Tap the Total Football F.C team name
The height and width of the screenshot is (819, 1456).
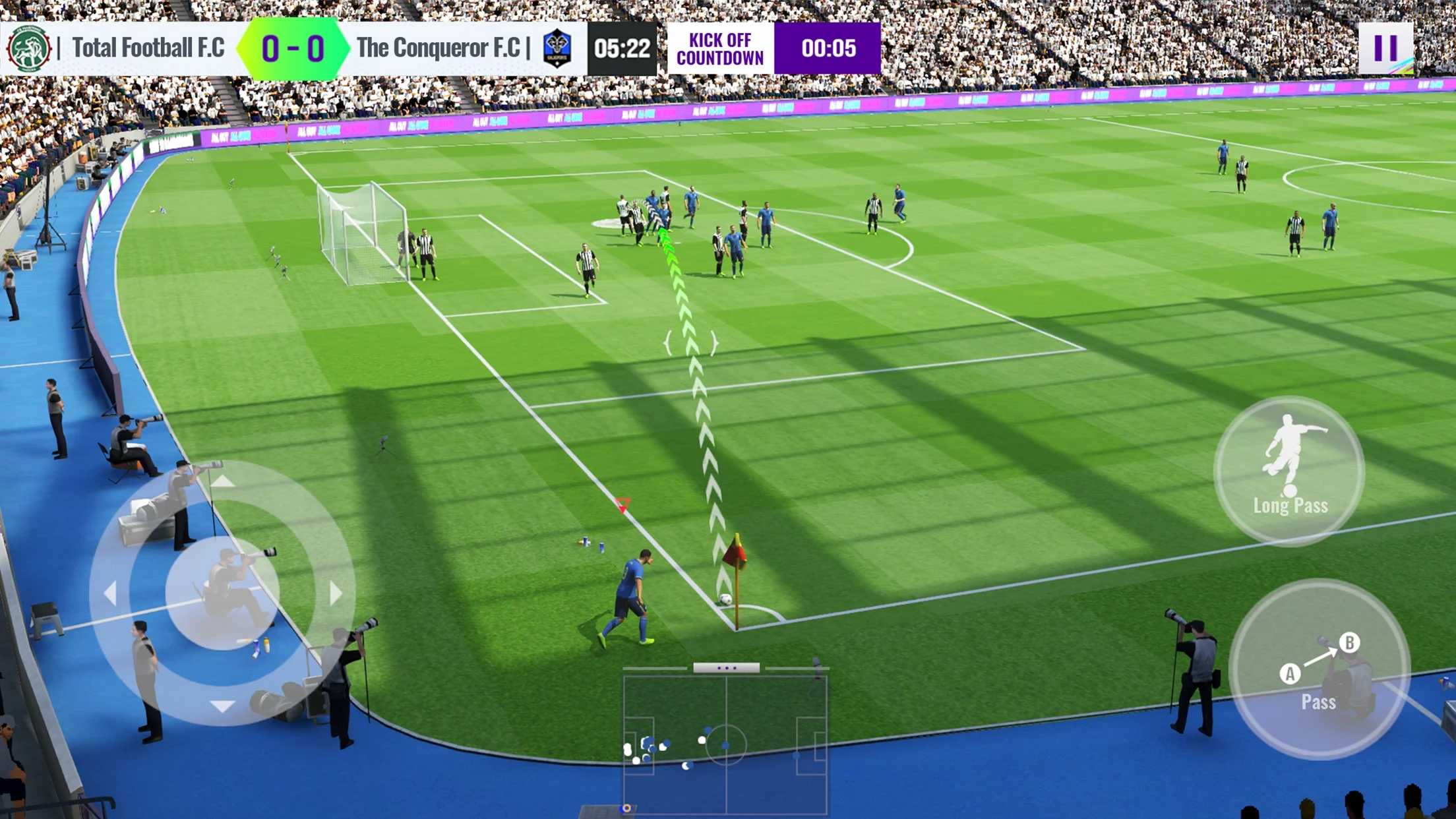click(x=150, y=47)
